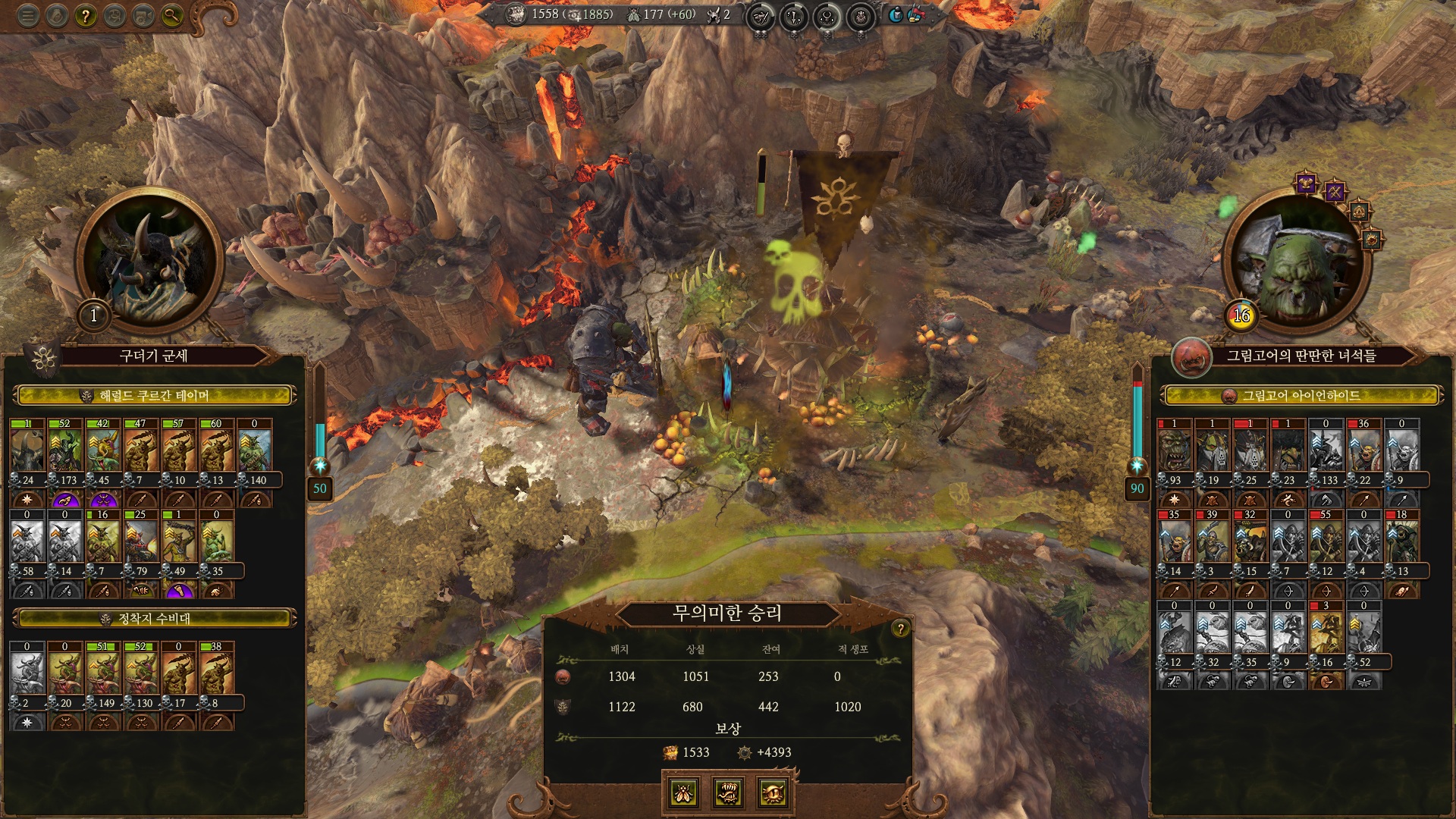1456x819 pixels.
Task: Choose the fanged maw captive option
Action: point(728,792)
